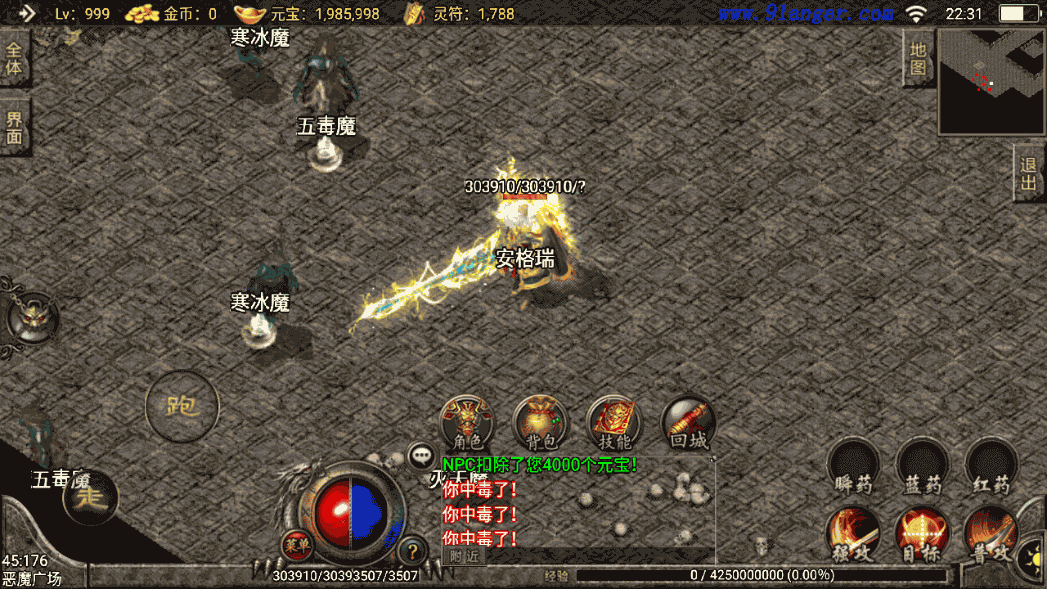Open the chat speech bubble icon
This screenshot has width=1047, height=589.
(x=420, y=456)
